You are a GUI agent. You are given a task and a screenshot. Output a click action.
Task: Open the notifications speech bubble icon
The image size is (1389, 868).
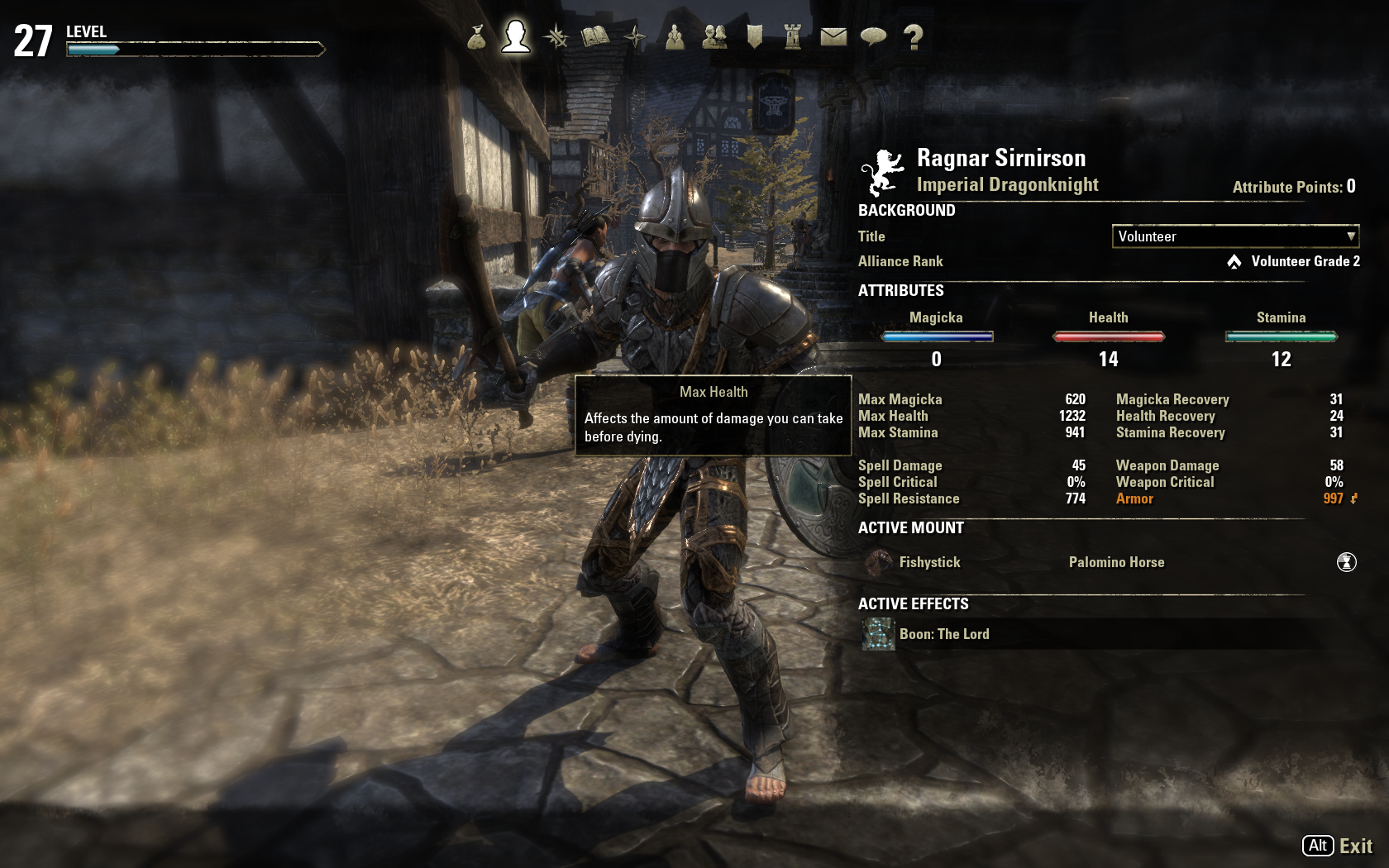click(x=873, y=37)
